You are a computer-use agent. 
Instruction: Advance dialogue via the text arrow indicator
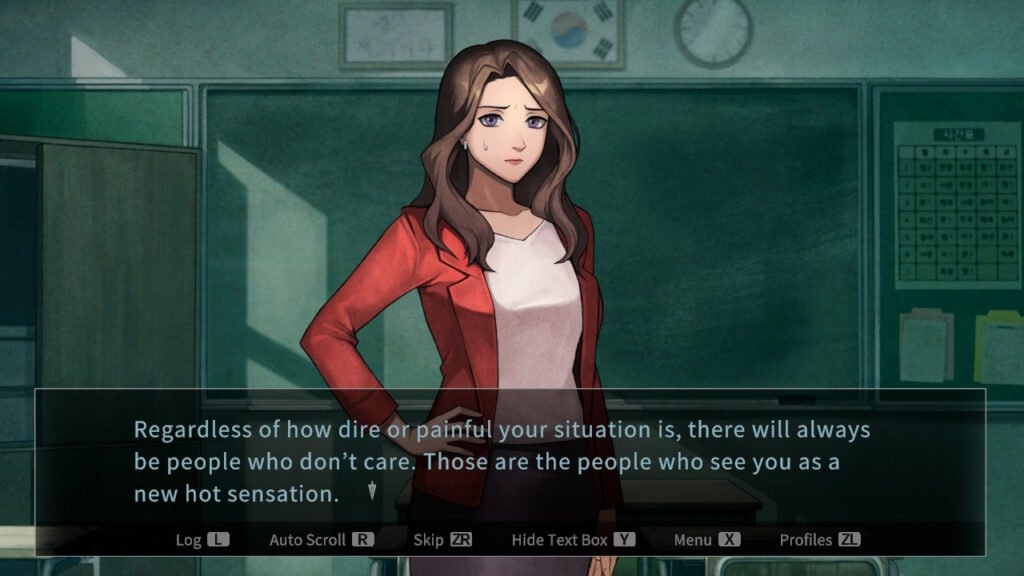coord(372,490)
